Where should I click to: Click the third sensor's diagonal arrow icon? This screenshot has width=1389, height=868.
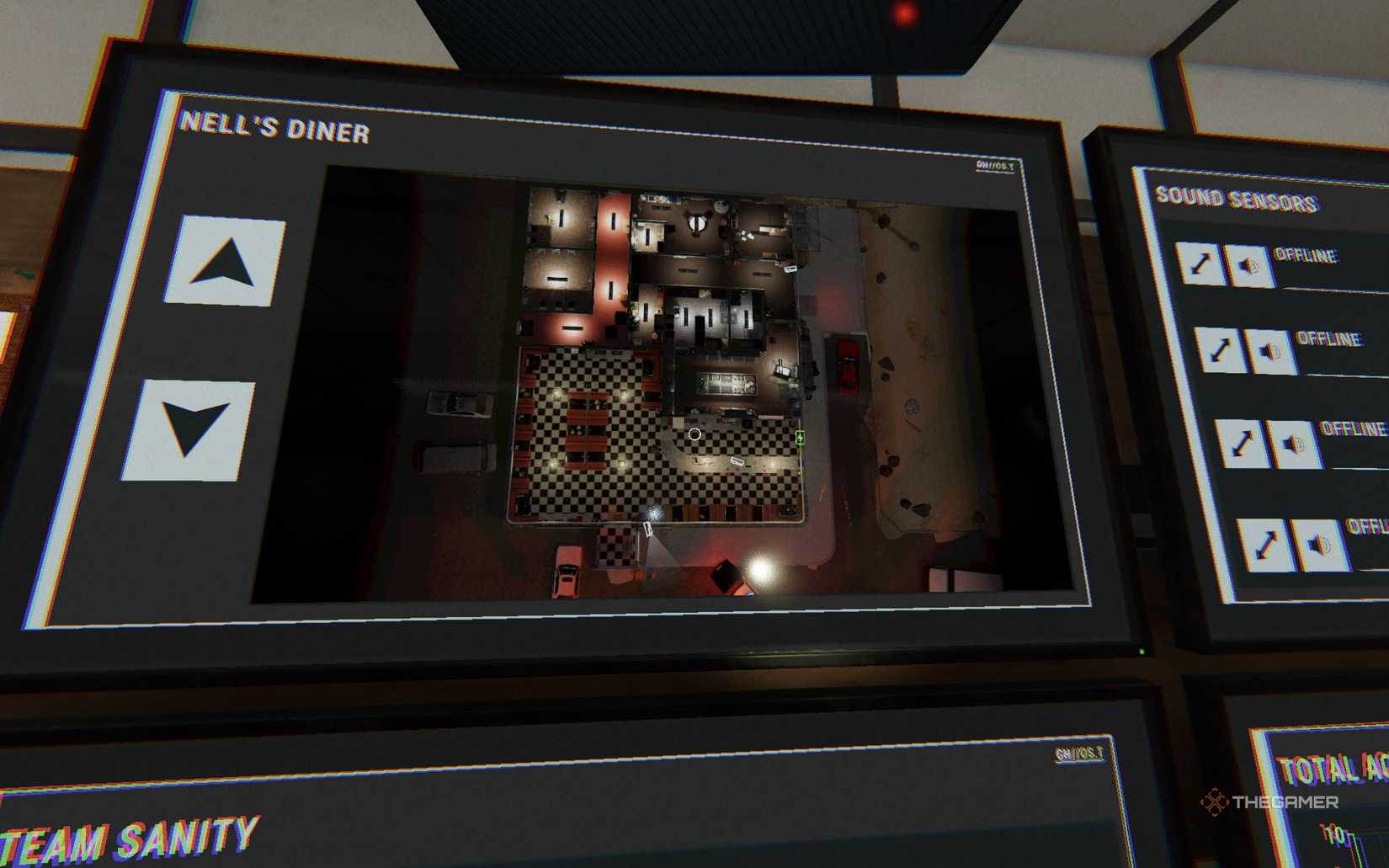click(x=1241, y=442)
